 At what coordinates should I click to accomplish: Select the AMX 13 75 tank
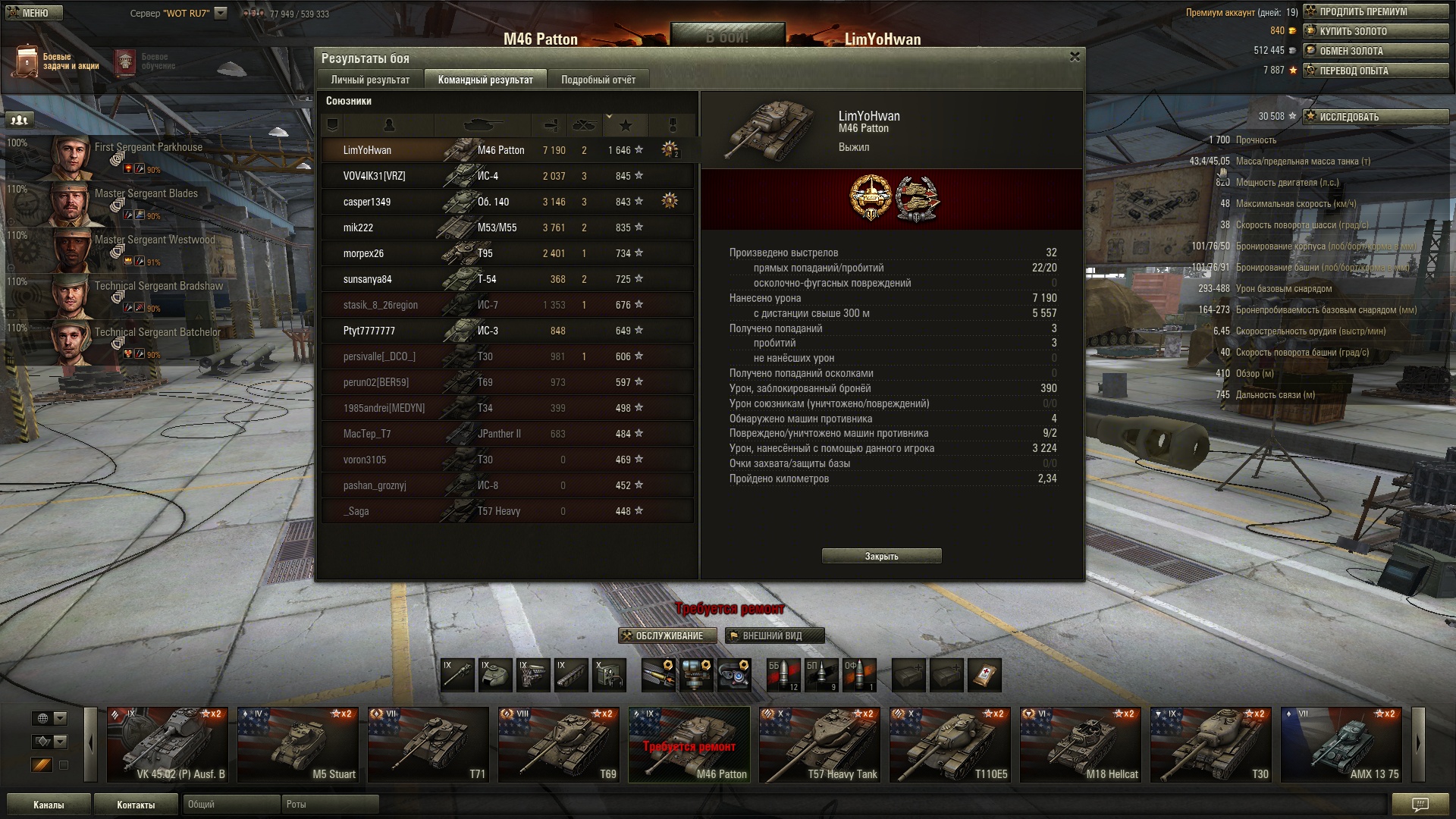[x=1341, y=745]
